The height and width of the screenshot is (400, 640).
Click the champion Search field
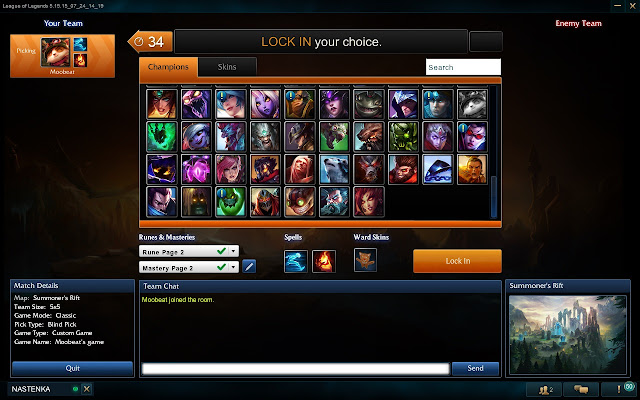pos(462,67)
